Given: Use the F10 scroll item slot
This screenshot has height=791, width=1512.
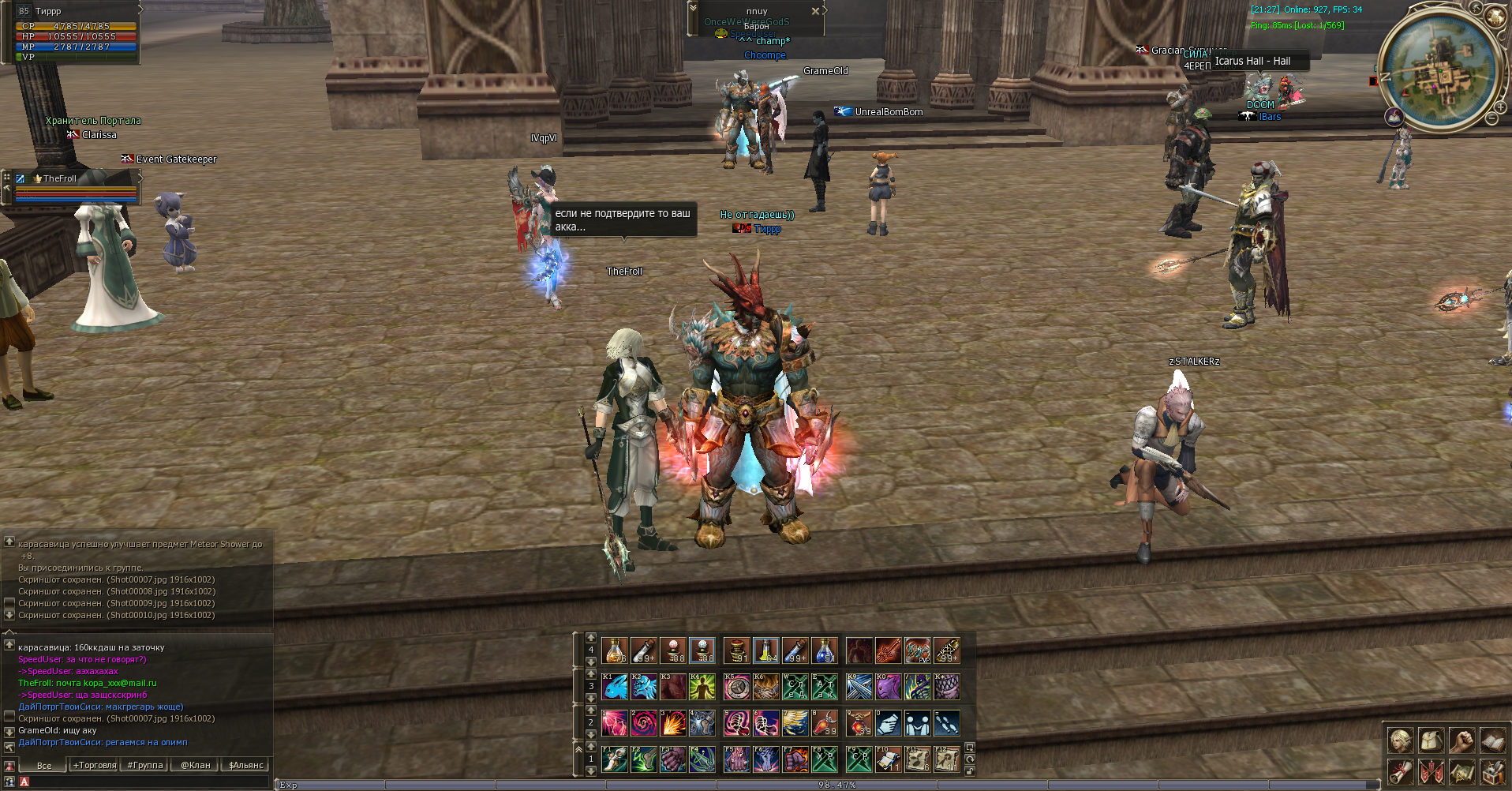Looking at the screenshot, I should [888, 759].
